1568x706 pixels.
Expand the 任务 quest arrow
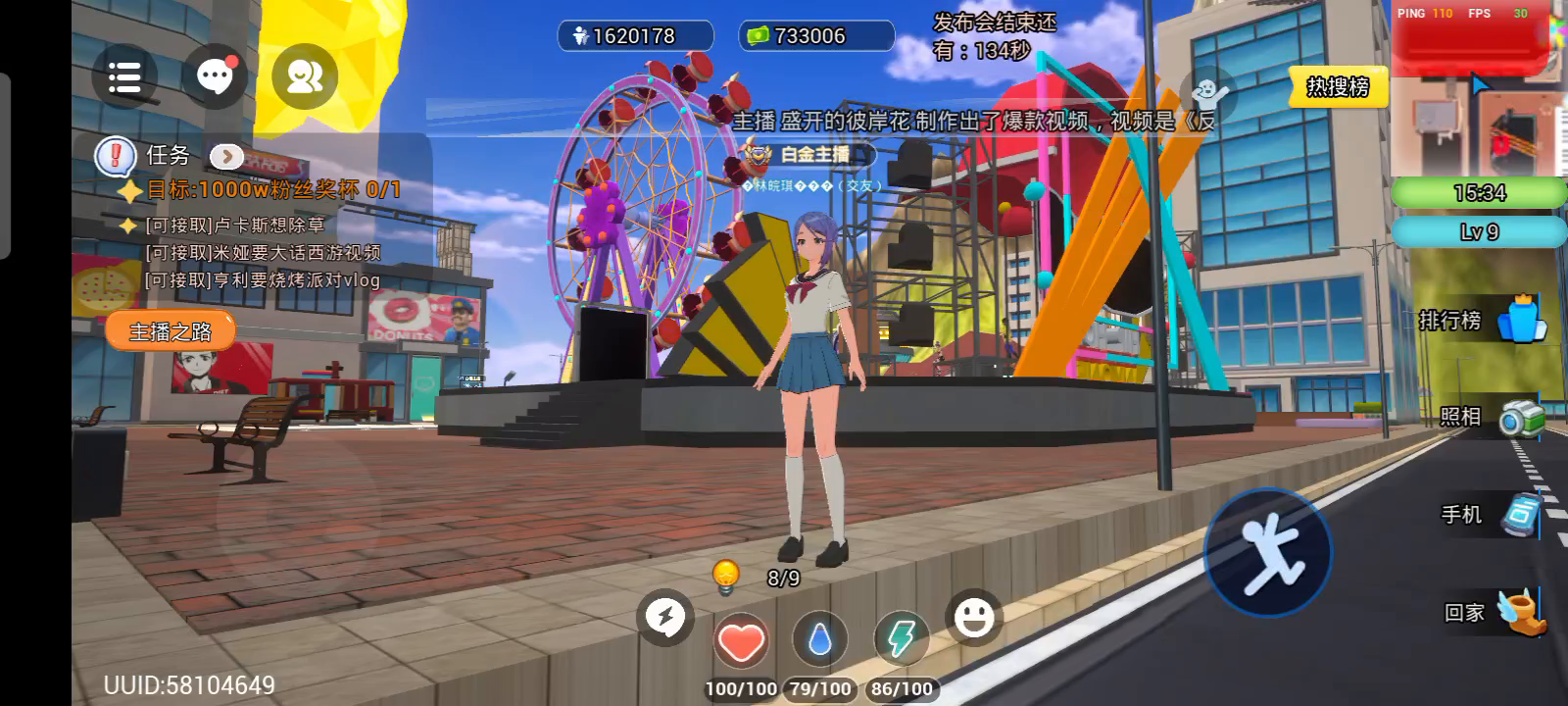(226, 156)
